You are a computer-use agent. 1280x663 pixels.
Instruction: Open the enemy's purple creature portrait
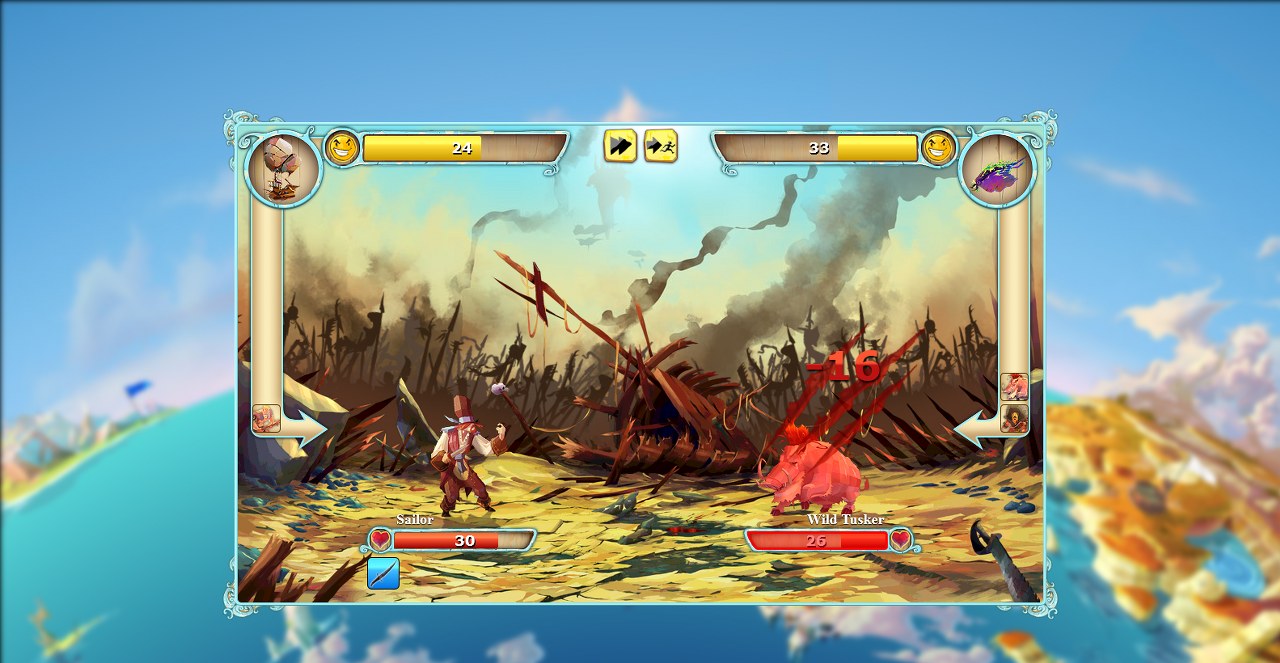(x=997, y=169)
